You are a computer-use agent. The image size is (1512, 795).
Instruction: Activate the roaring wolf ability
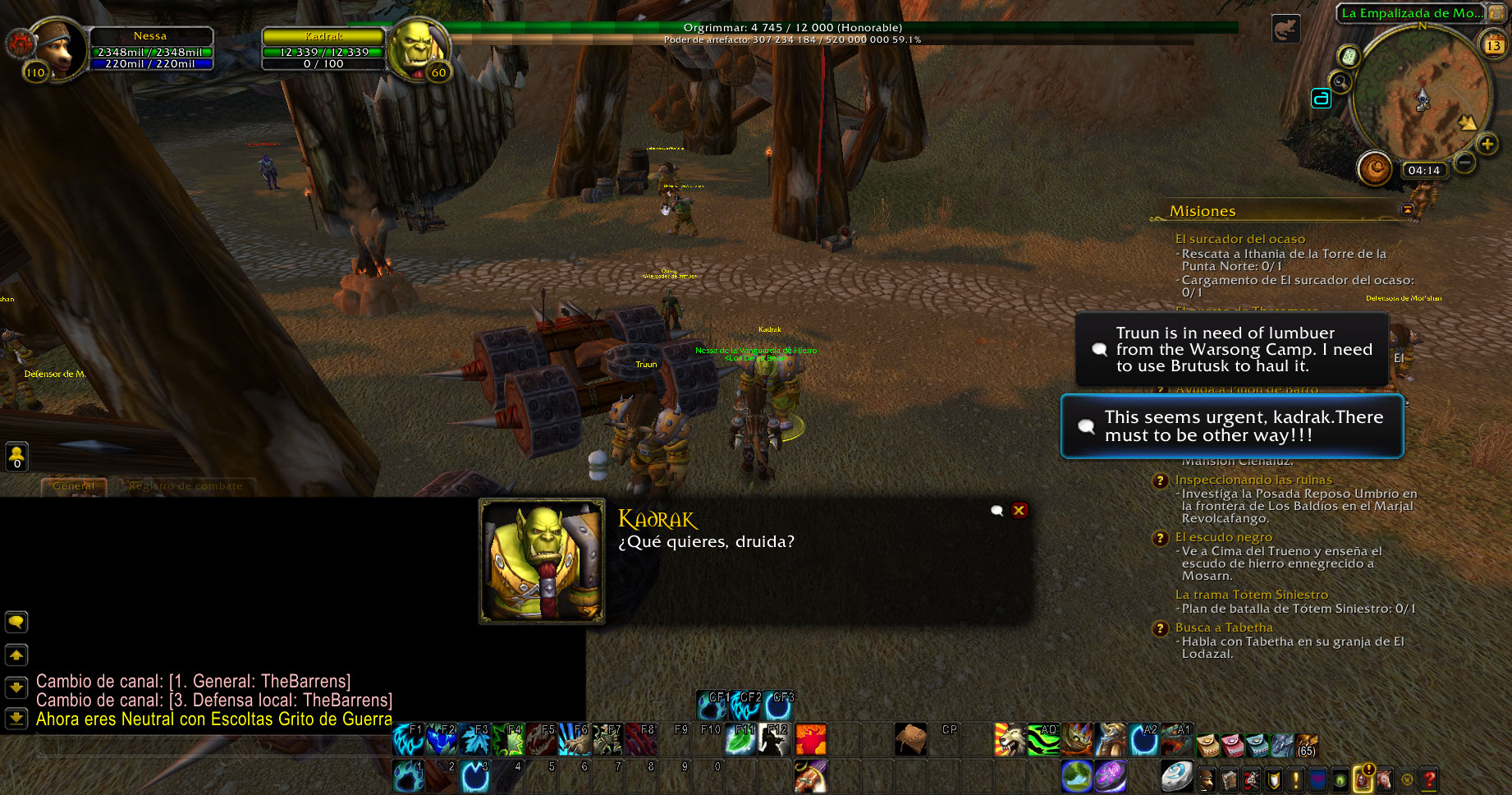click(1010, 739)
